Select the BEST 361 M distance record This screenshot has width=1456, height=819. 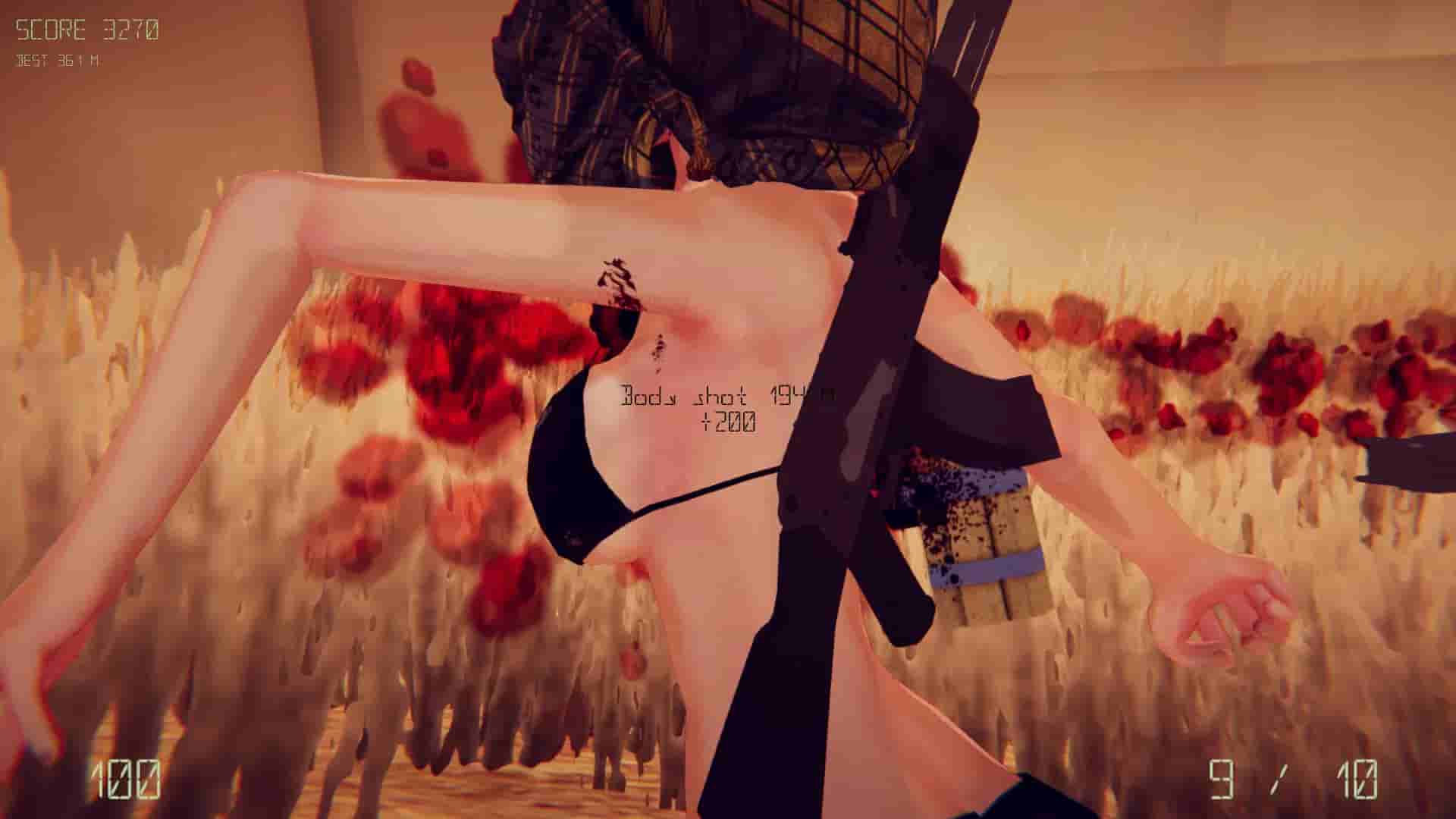57,64
